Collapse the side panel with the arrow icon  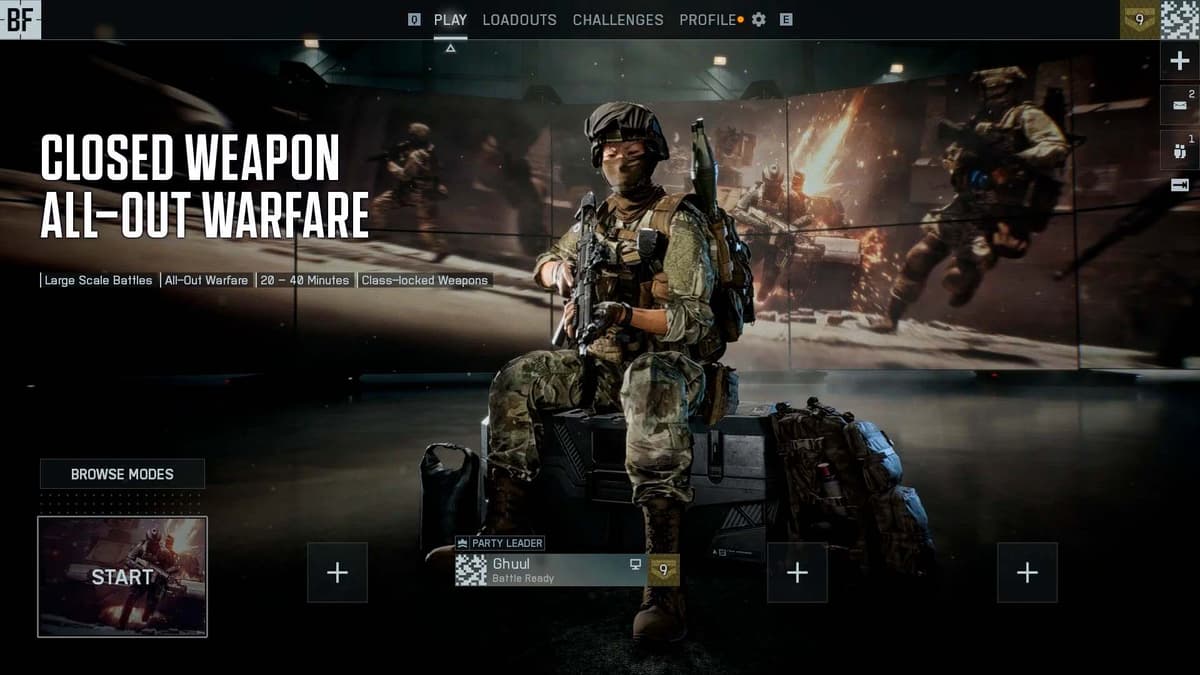[1179, 185]
